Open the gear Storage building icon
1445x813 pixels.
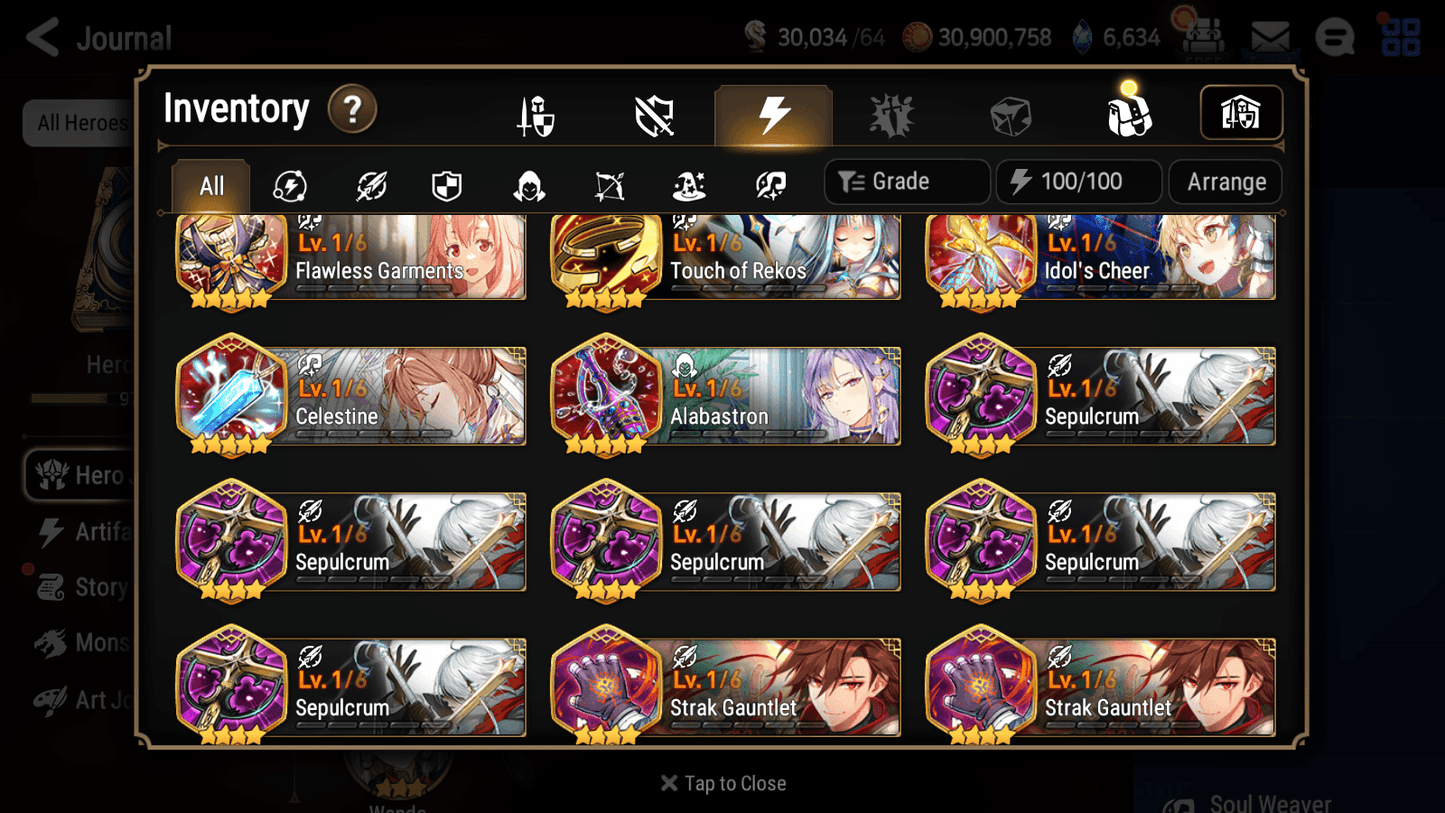[1241, 113]
